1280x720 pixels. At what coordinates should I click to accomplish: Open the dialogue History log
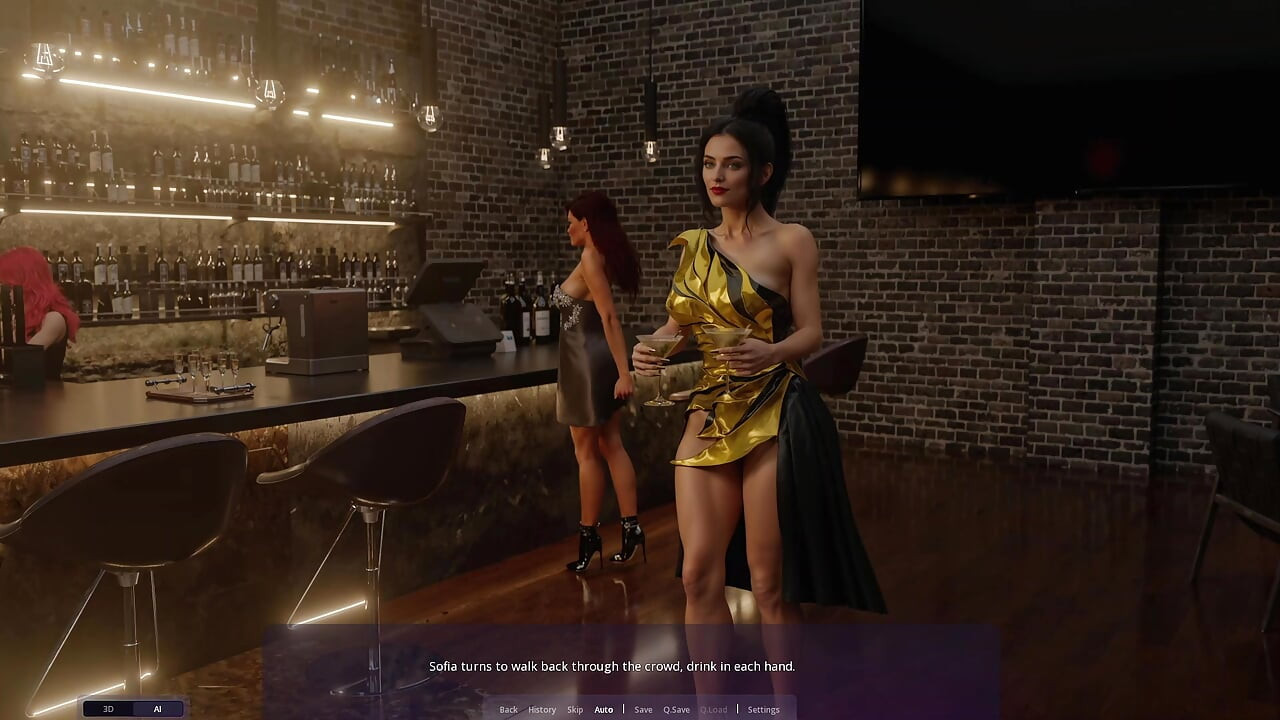(x=542, y=710)
